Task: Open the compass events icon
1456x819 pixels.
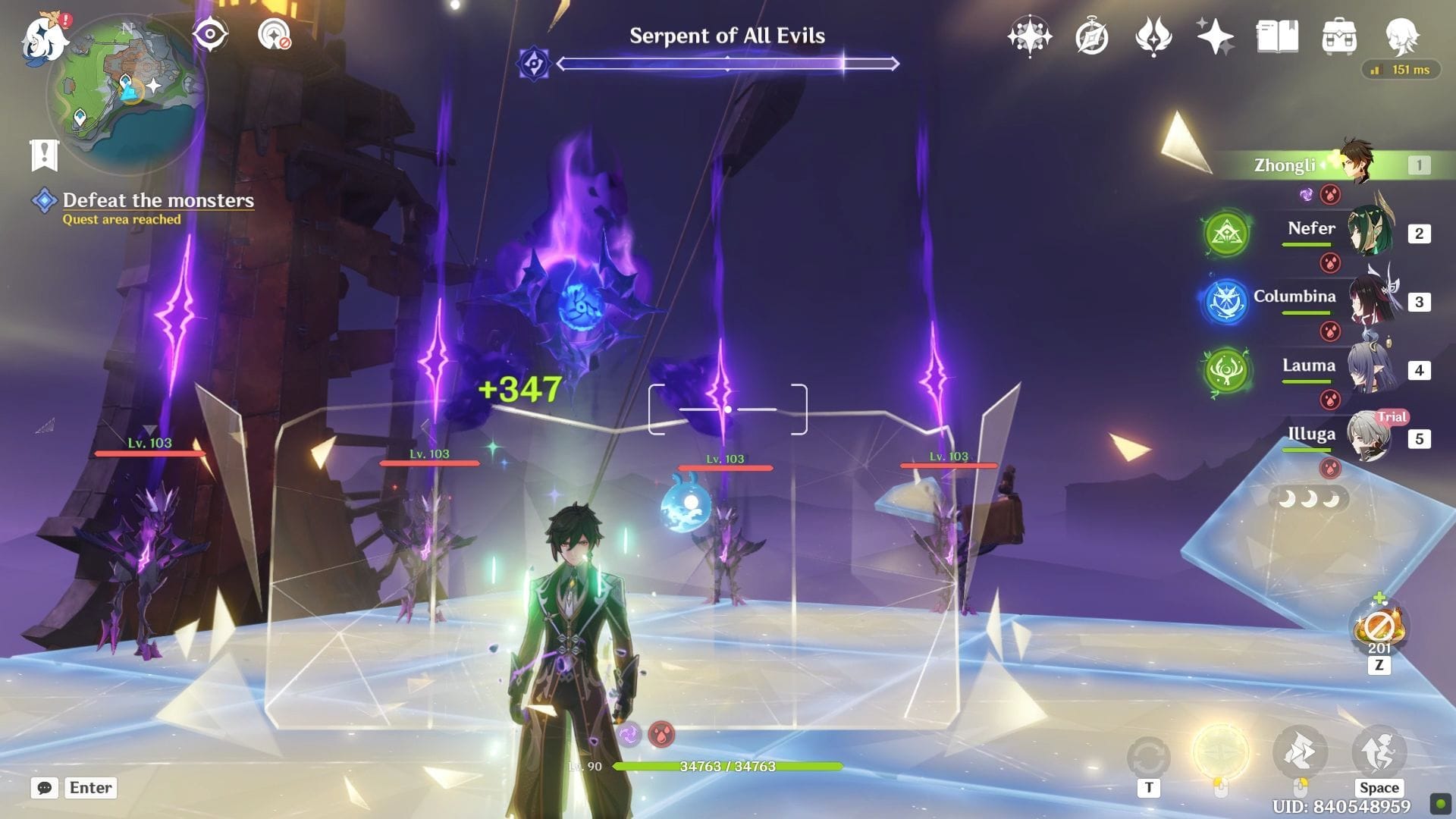Action: (x=1091, y=36)
